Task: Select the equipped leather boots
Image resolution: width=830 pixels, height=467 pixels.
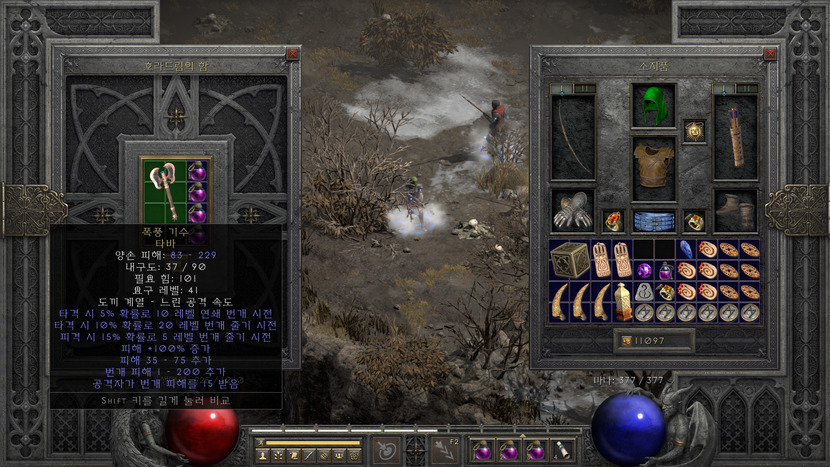Action: (735, 210)
